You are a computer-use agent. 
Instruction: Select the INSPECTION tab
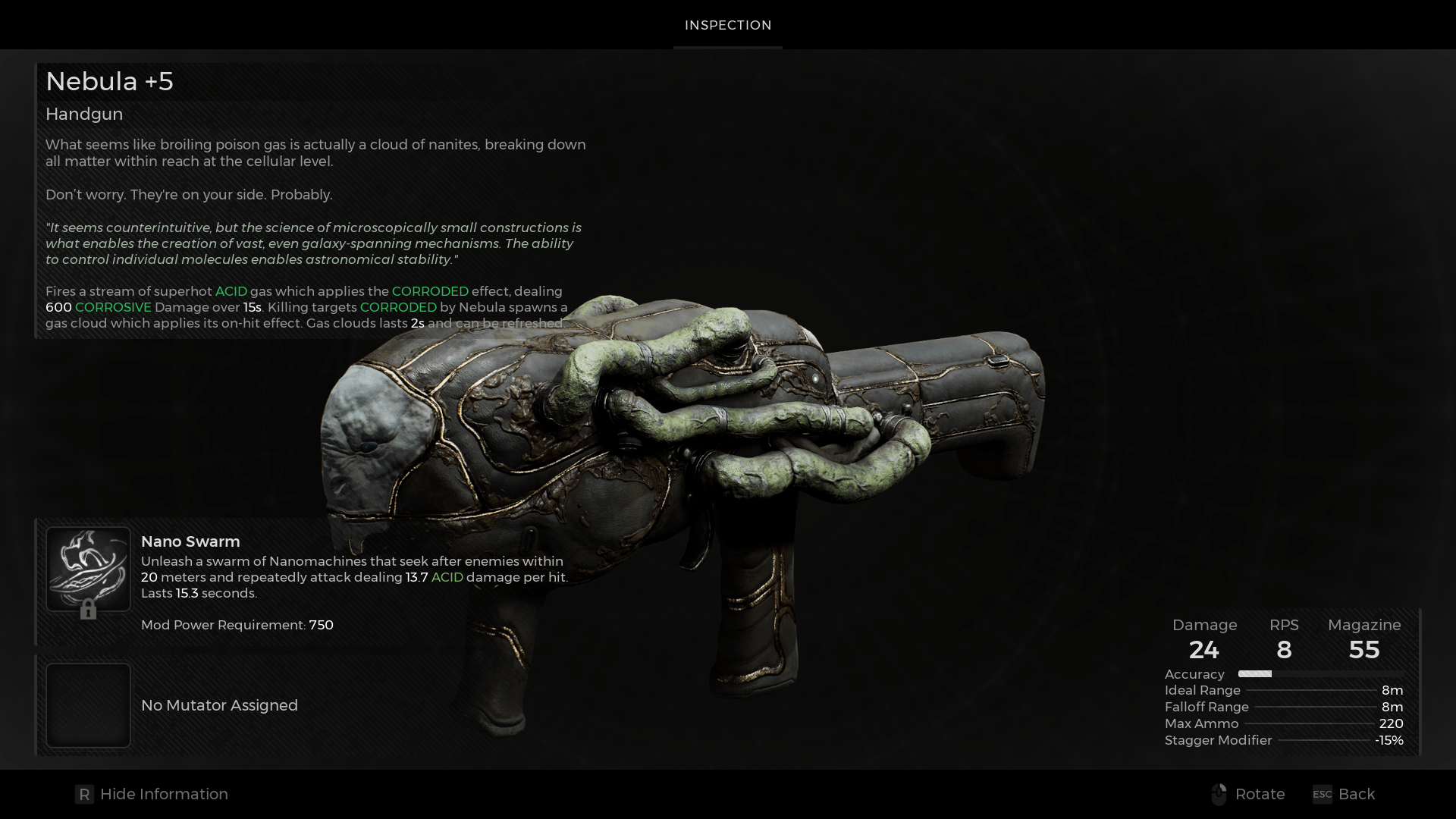click(727, 25)
